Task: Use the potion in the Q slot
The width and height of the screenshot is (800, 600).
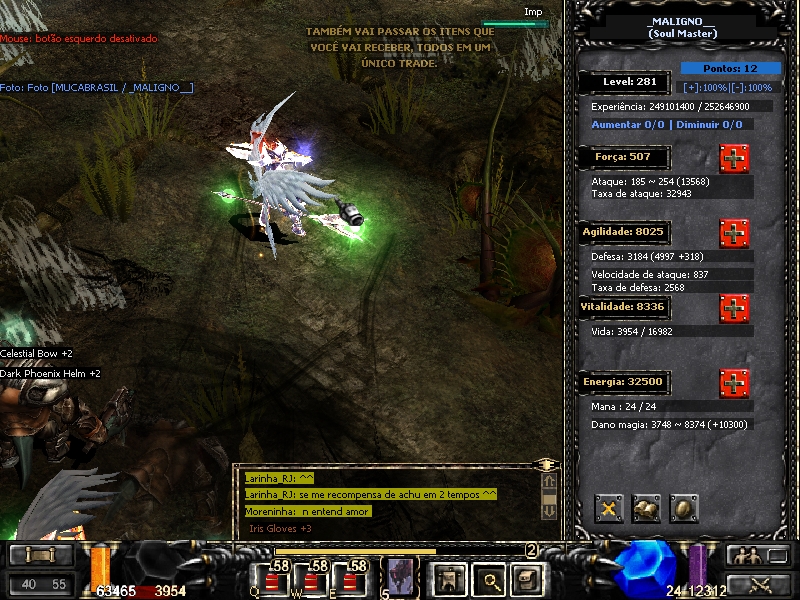Action: [273, 578]
